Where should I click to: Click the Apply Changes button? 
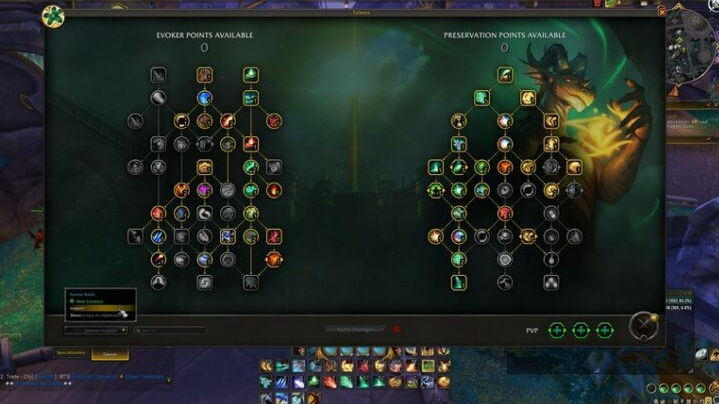coord(355,329)
